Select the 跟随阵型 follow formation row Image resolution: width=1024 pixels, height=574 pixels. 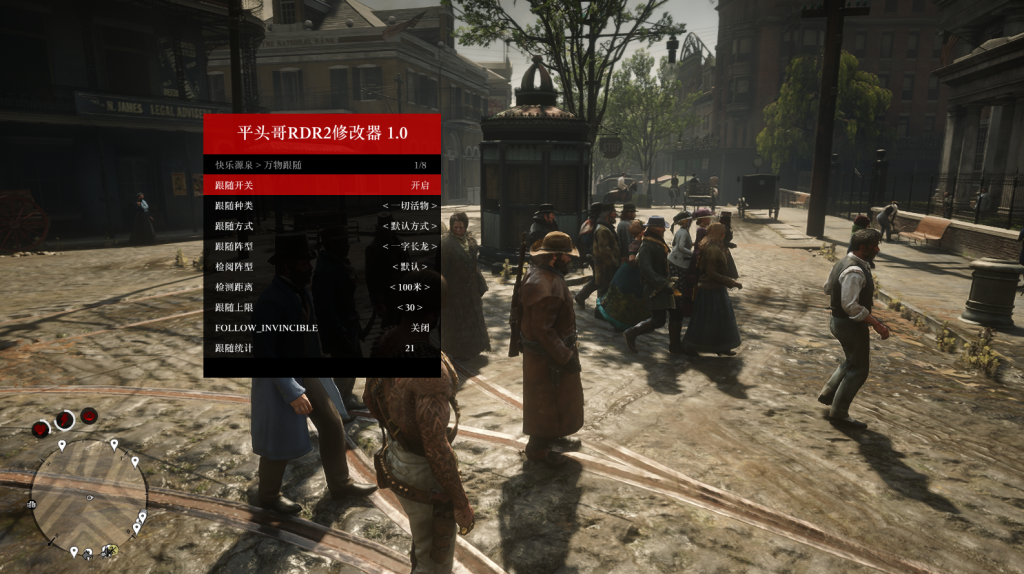point(322,246)
